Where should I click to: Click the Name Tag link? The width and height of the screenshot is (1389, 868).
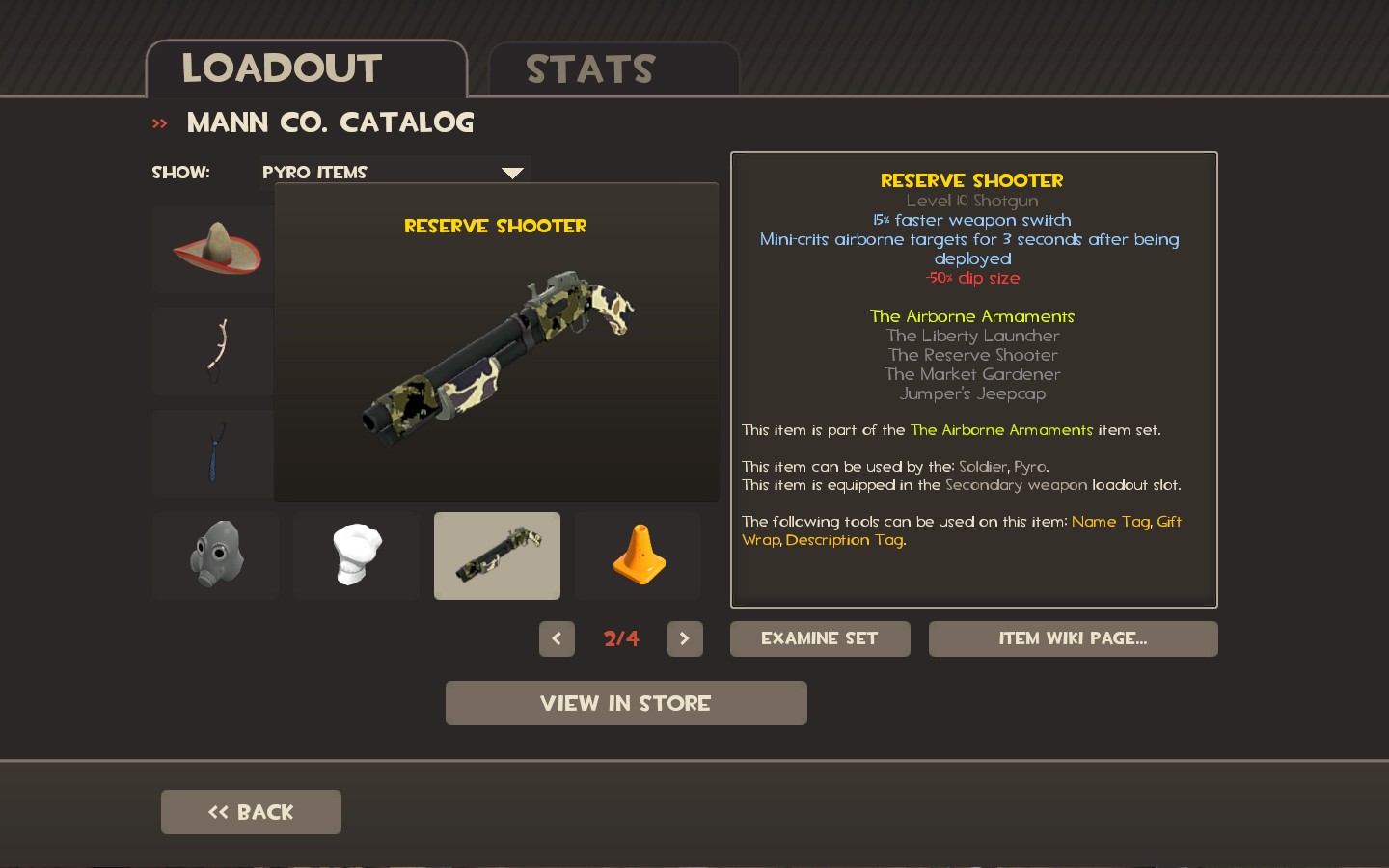coord(1111,521)
